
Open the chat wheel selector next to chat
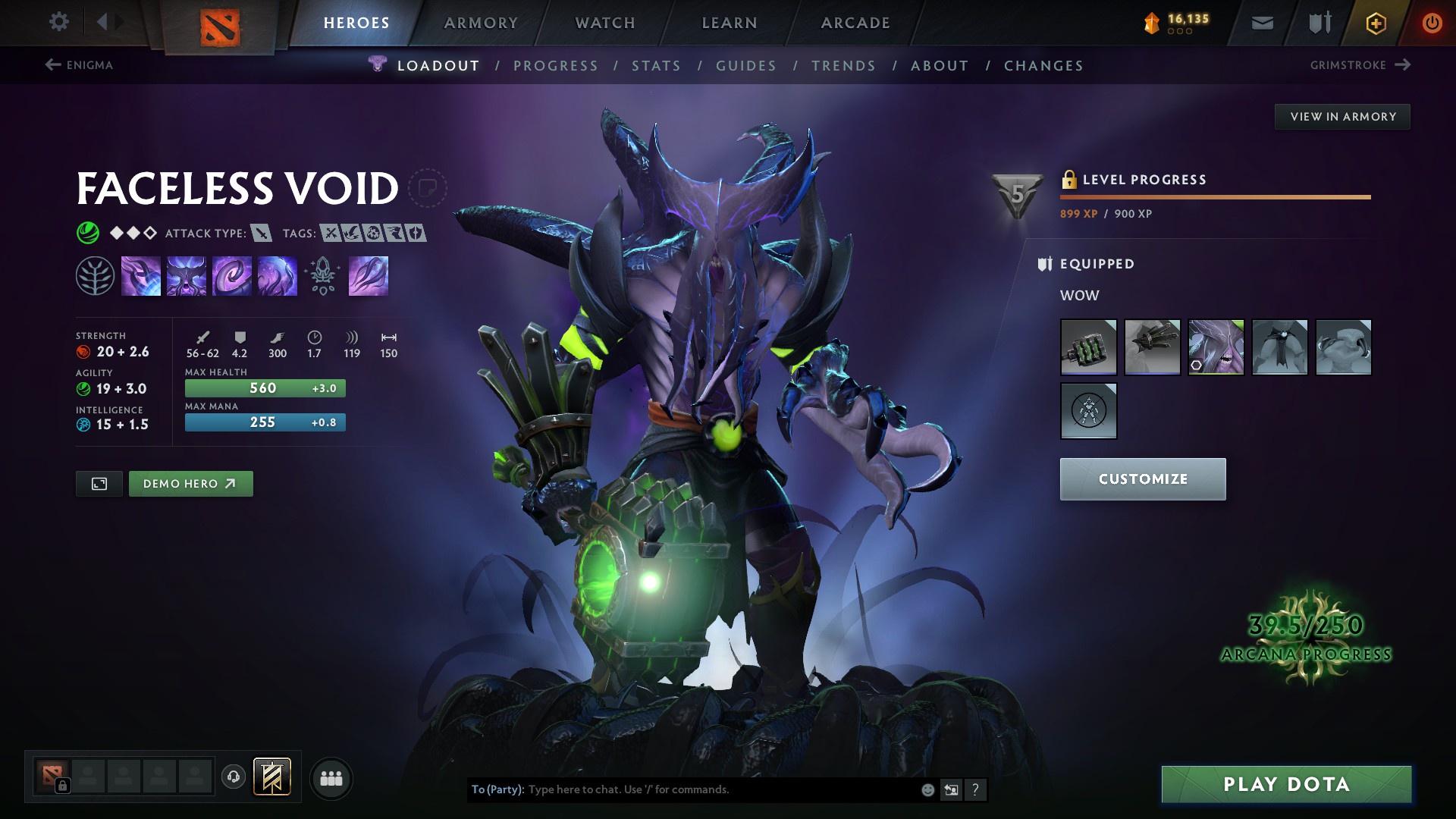point(951,789)
